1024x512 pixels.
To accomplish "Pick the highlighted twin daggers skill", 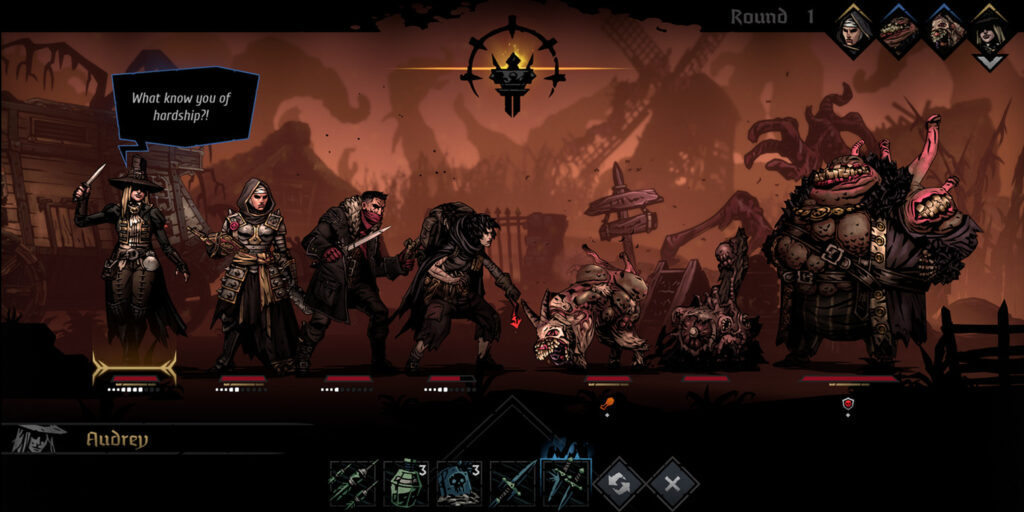I will 566,483.
